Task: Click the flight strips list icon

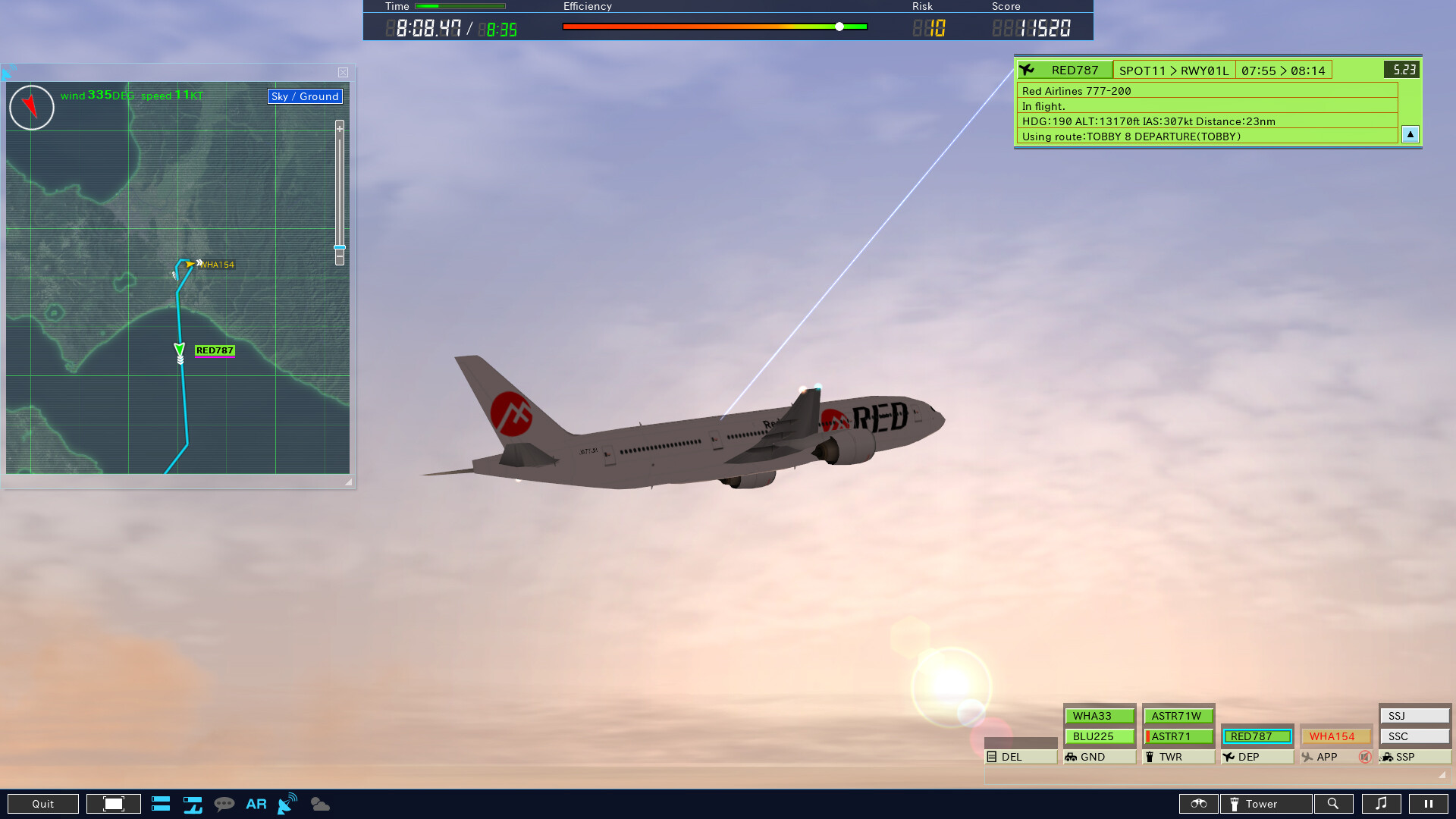Action: [x=161, y=803]
